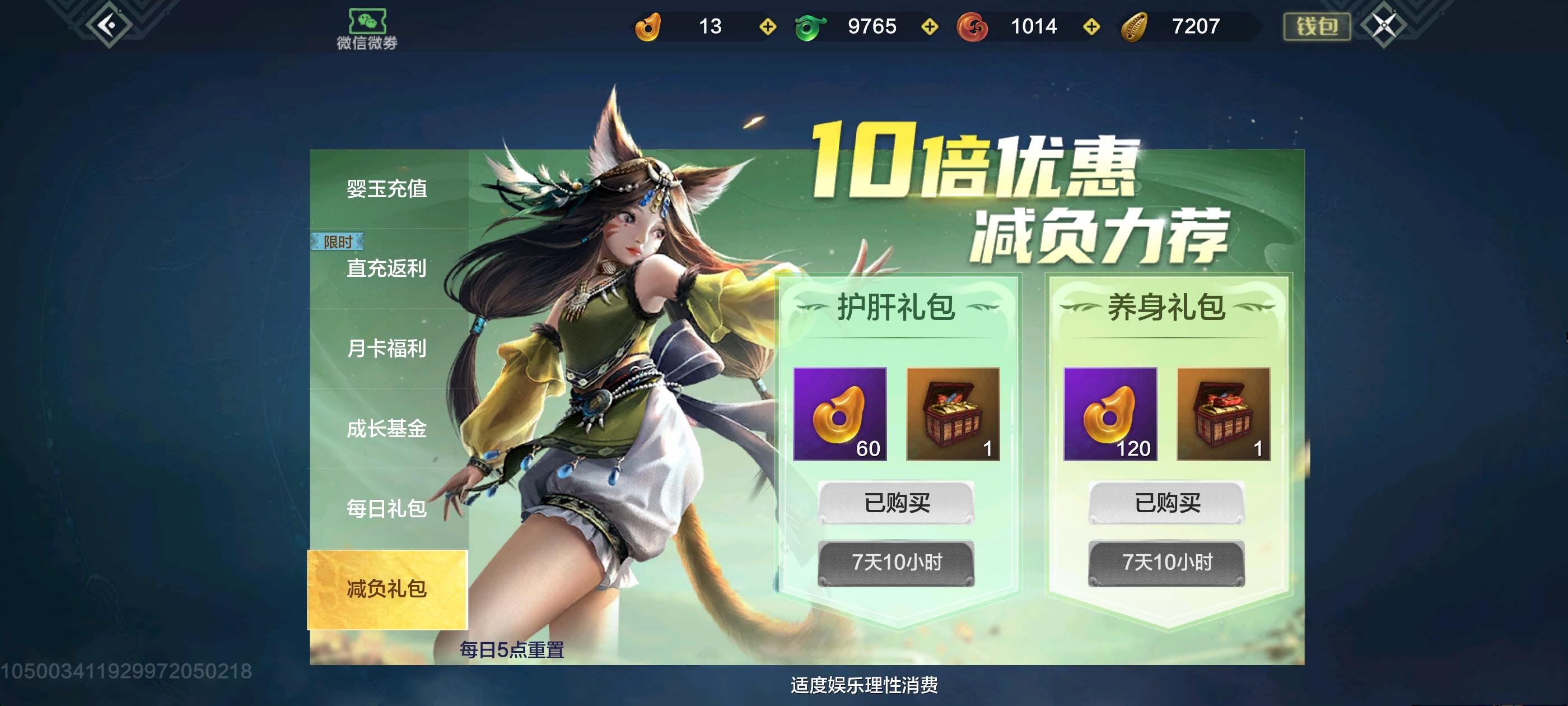Click the 已购买 button under 护肝礼包
Viewport: 1568px width, 706px height.
[900, 501]
